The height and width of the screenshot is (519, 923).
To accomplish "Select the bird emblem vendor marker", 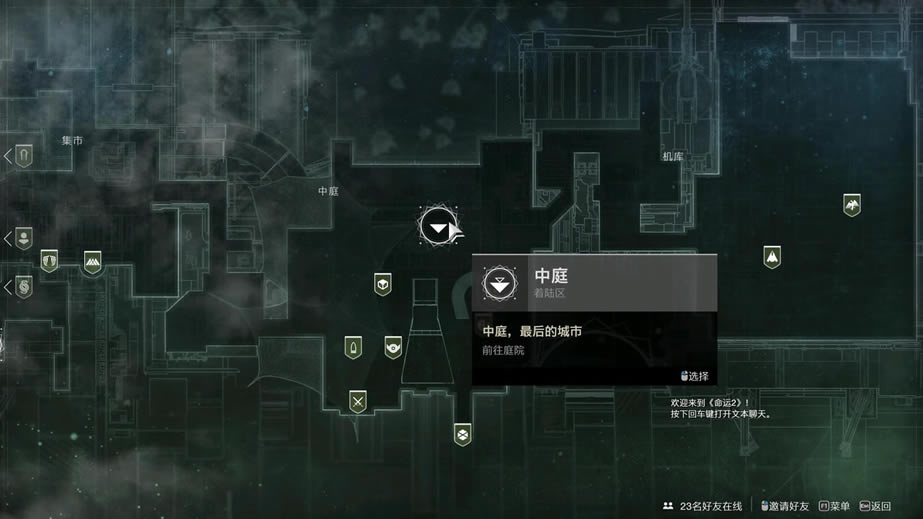I will [x=851, y=205].
